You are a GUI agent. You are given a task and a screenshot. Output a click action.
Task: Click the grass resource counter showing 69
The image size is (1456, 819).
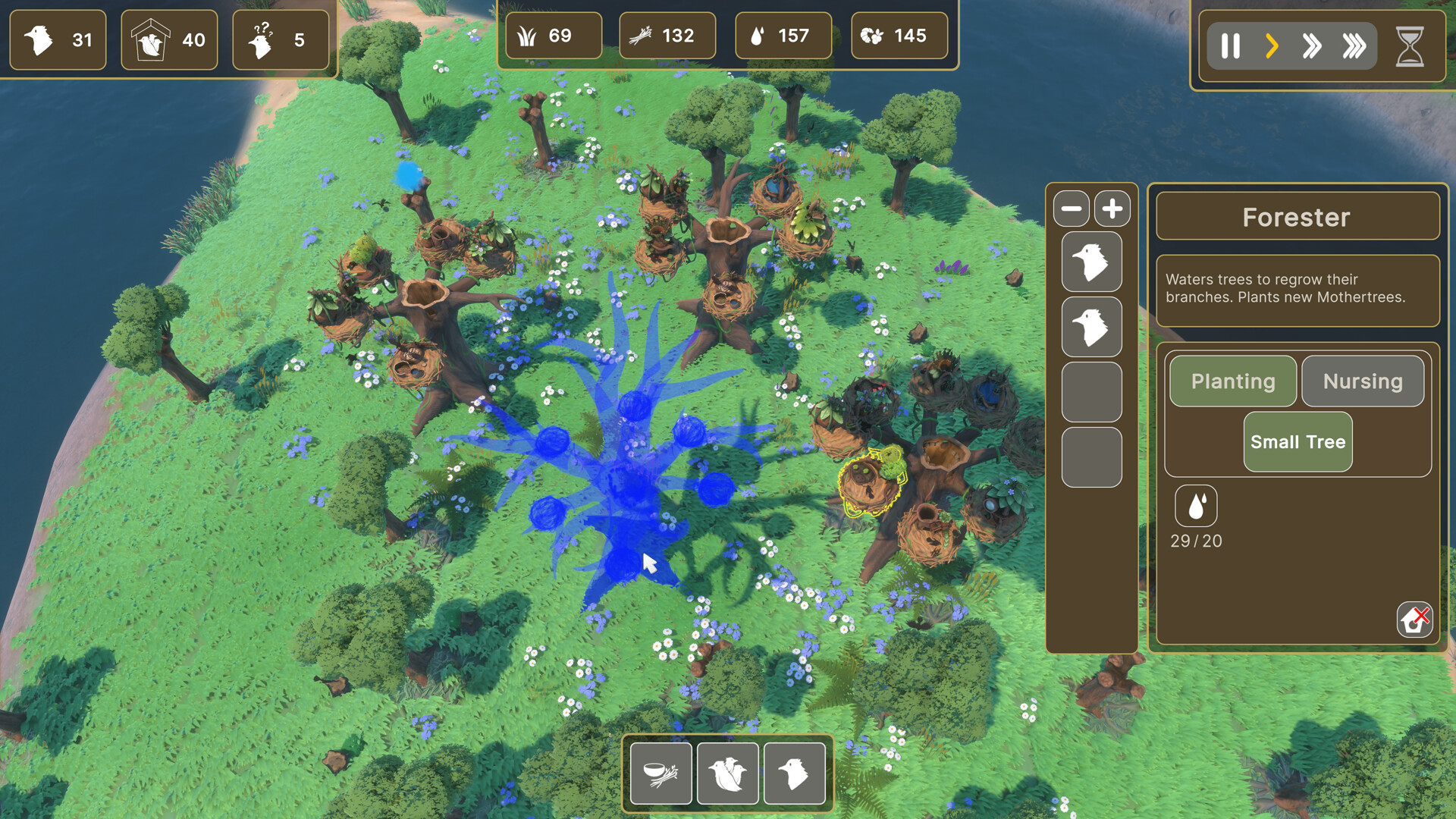pos(554,36)
